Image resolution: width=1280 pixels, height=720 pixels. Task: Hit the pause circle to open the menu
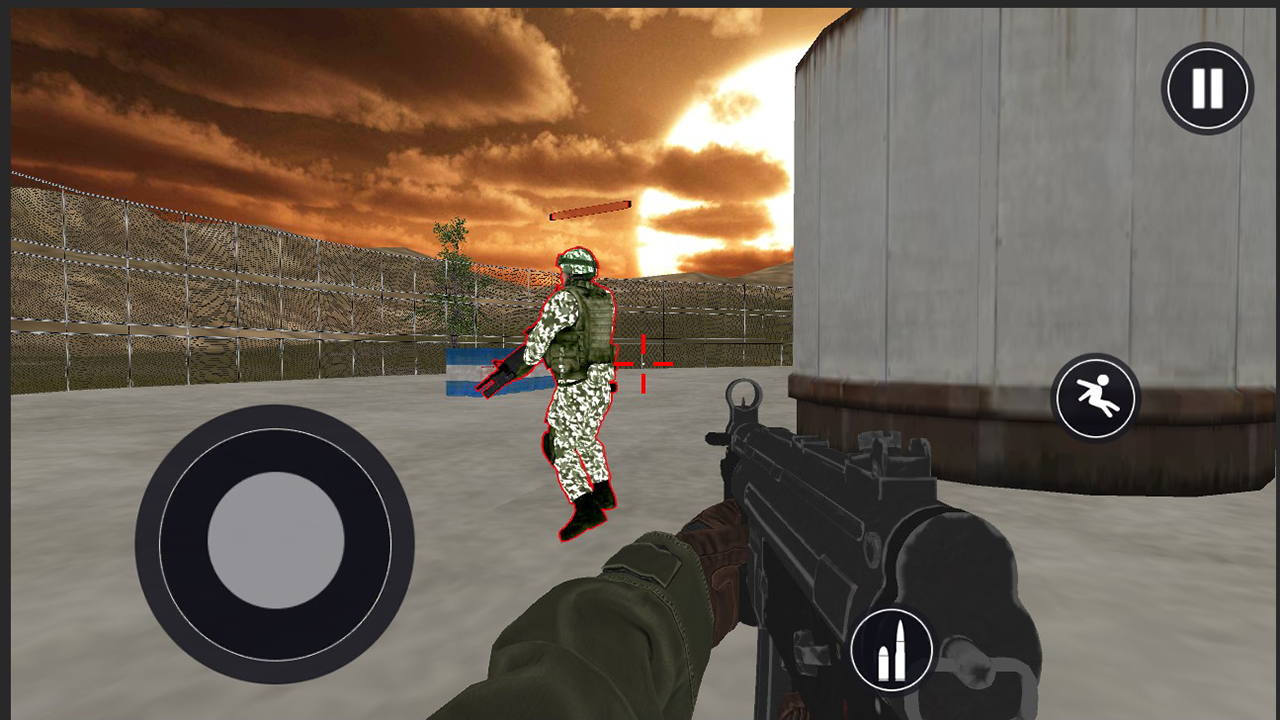click(x=1206, y=88)
